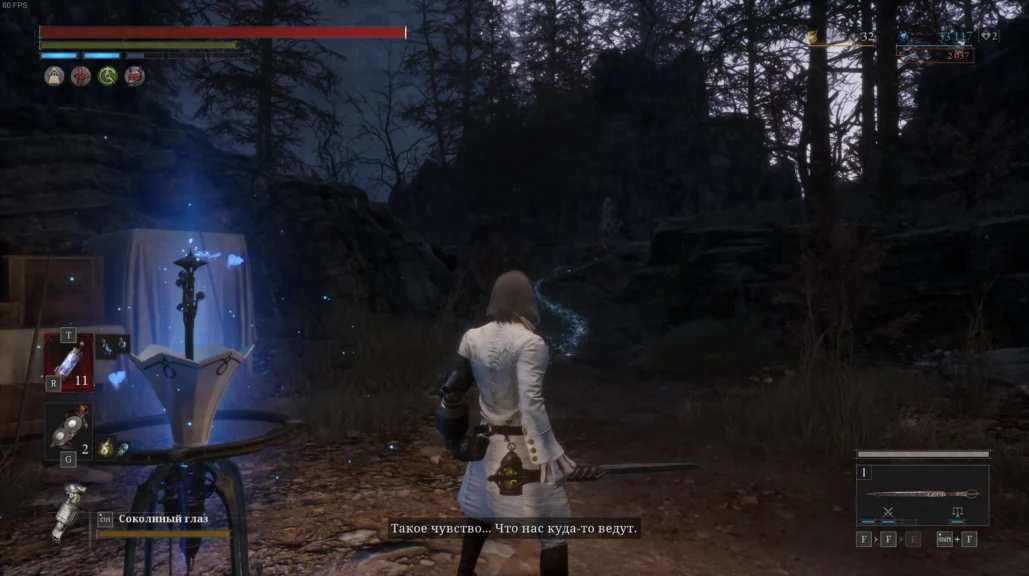Click the red eye status icon
Viewport: 1029px width, 576px height.
pos(80,76)
